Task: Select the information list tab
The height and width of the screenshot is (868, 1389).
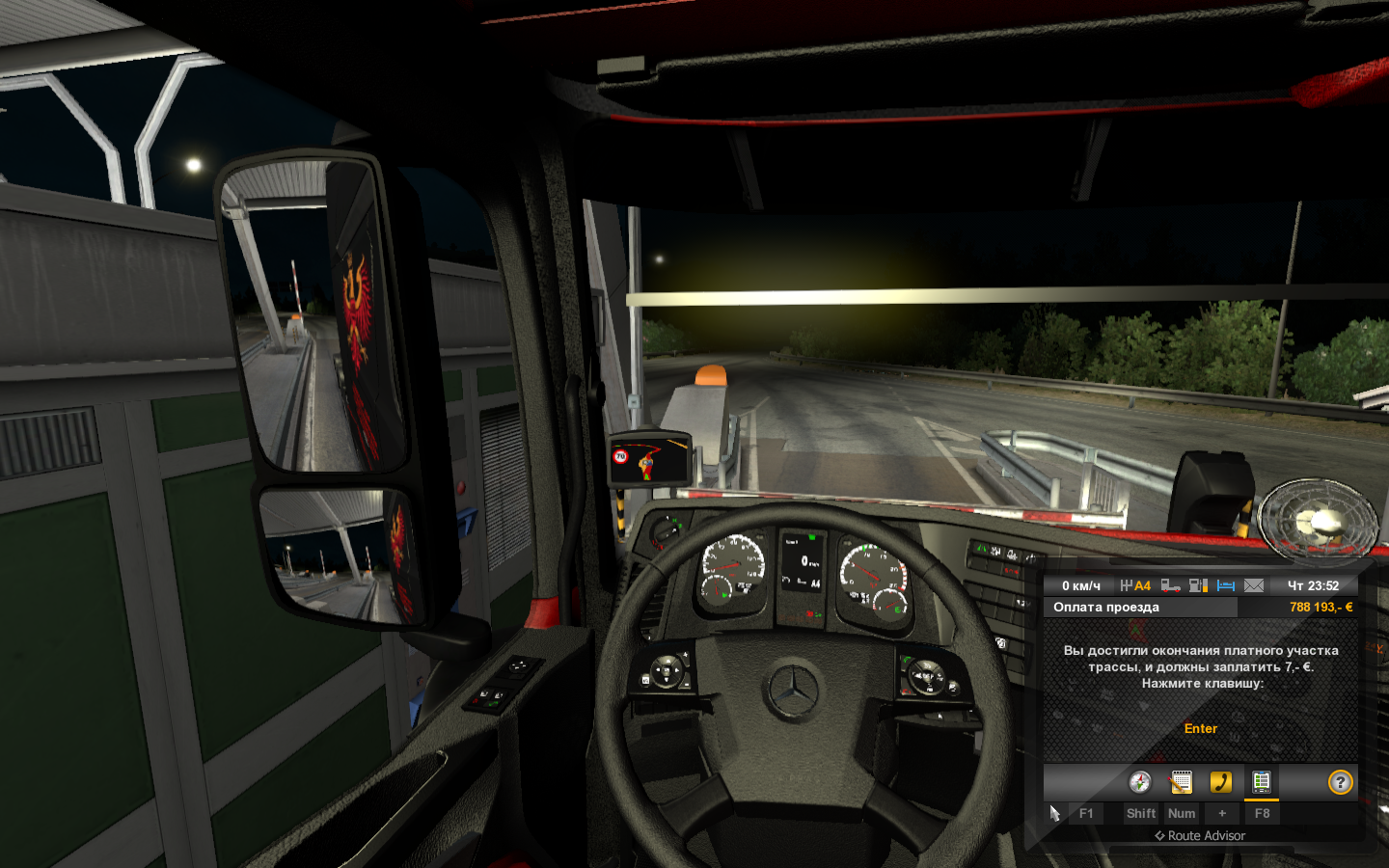Action: pyautogui.click(x=1261, y=782)
